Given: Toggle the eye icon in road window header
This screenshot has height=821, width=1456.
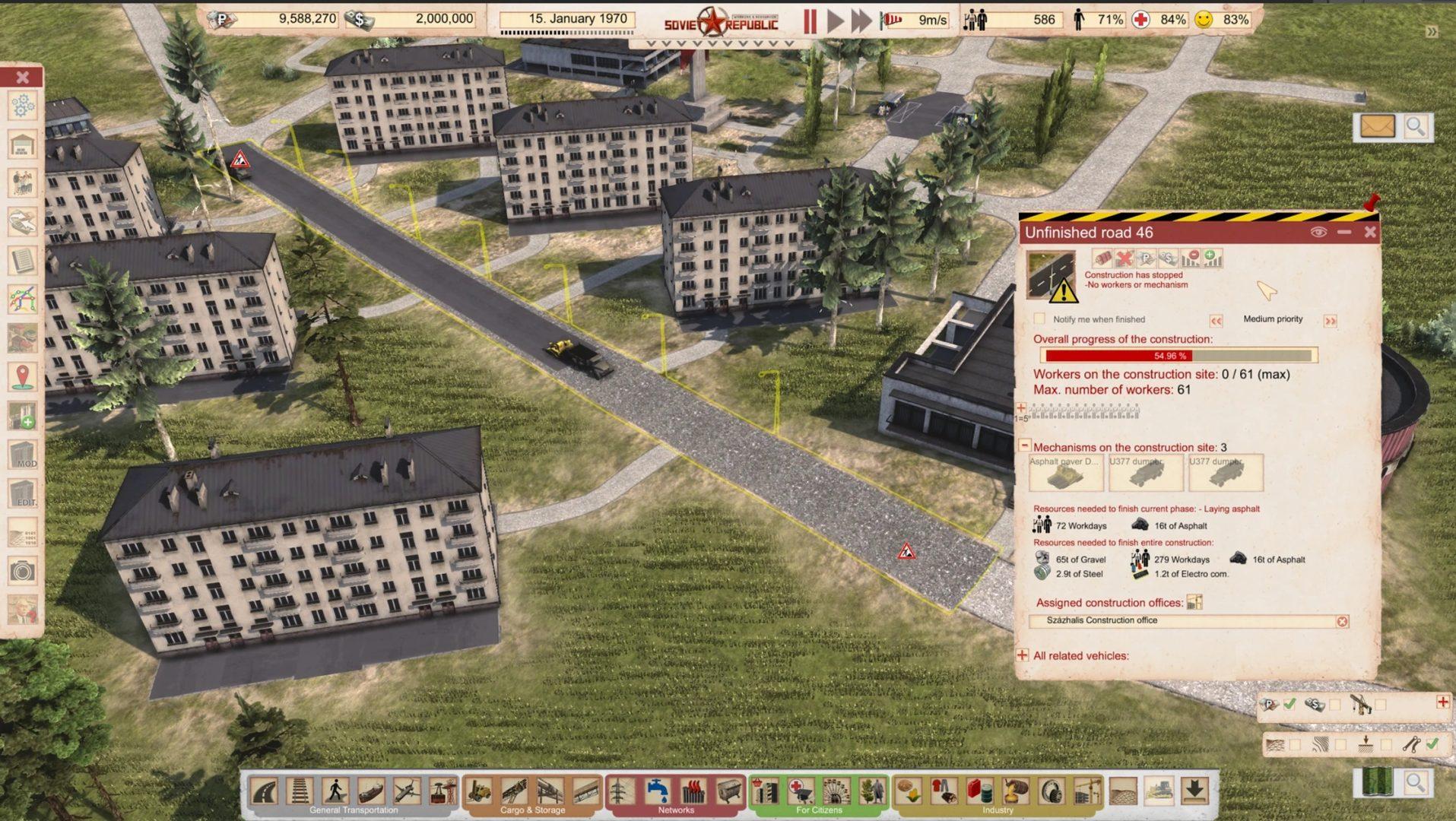Looking at the screenshot, I should (x=1318, y=232).
